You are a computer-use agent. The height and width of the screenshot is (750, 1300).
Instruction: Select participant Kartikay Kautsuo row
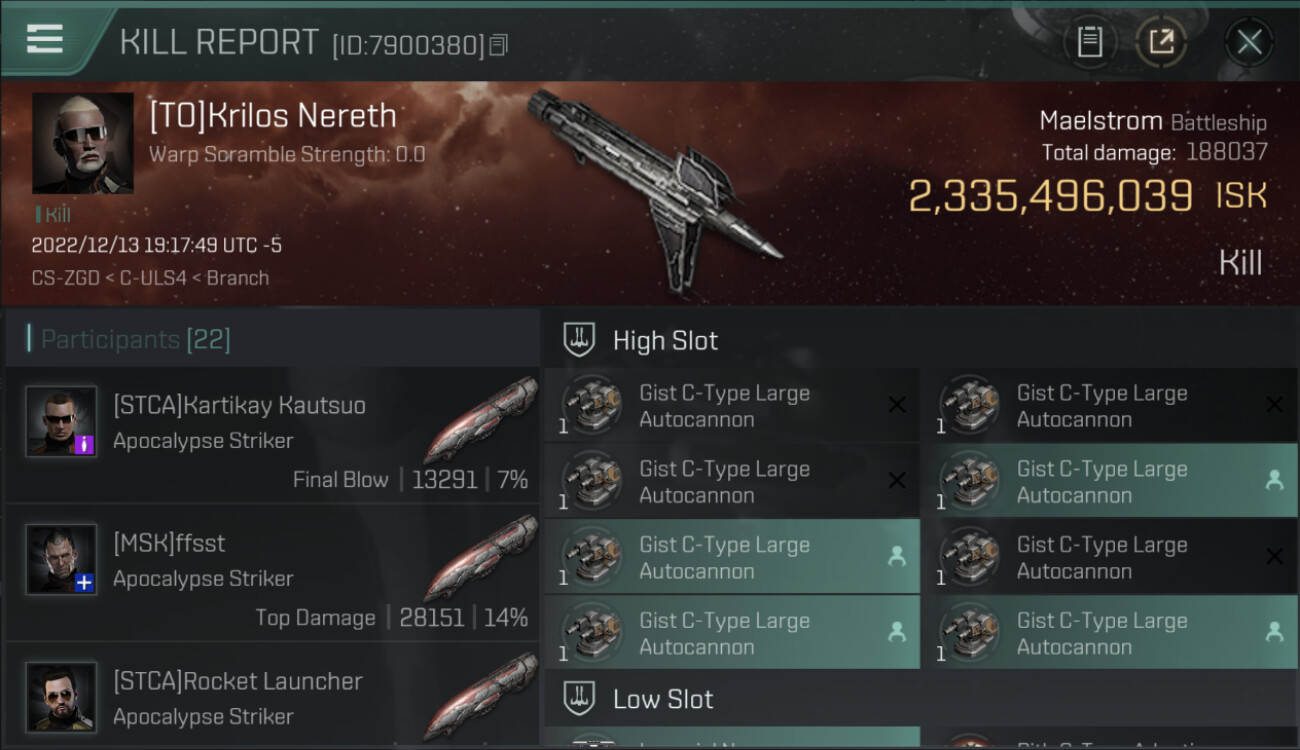[x=272, y=435]
